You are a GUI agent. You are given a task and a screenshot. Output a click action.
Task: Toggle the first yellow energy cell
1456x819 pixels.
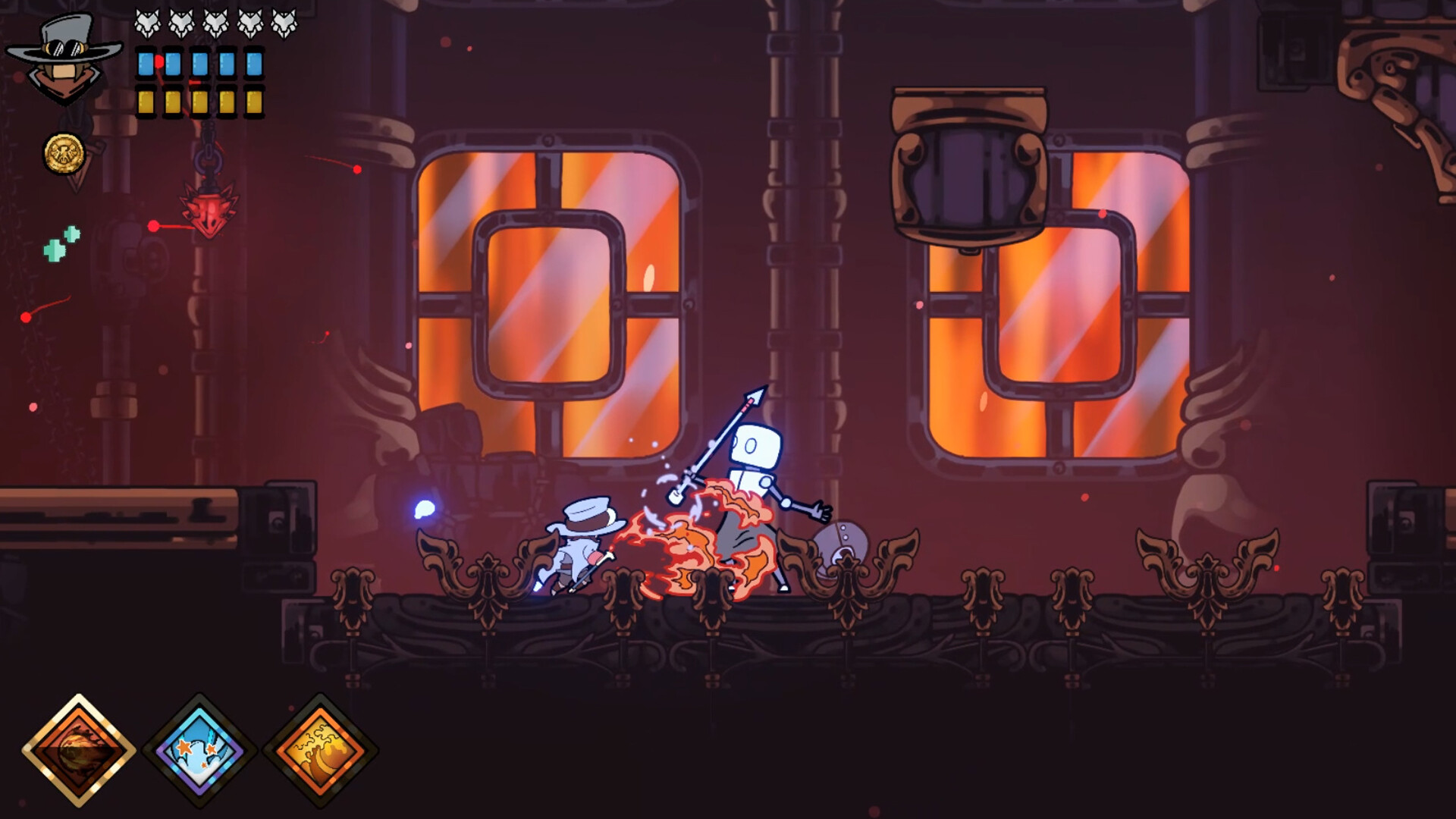click(x=144, y=102)
